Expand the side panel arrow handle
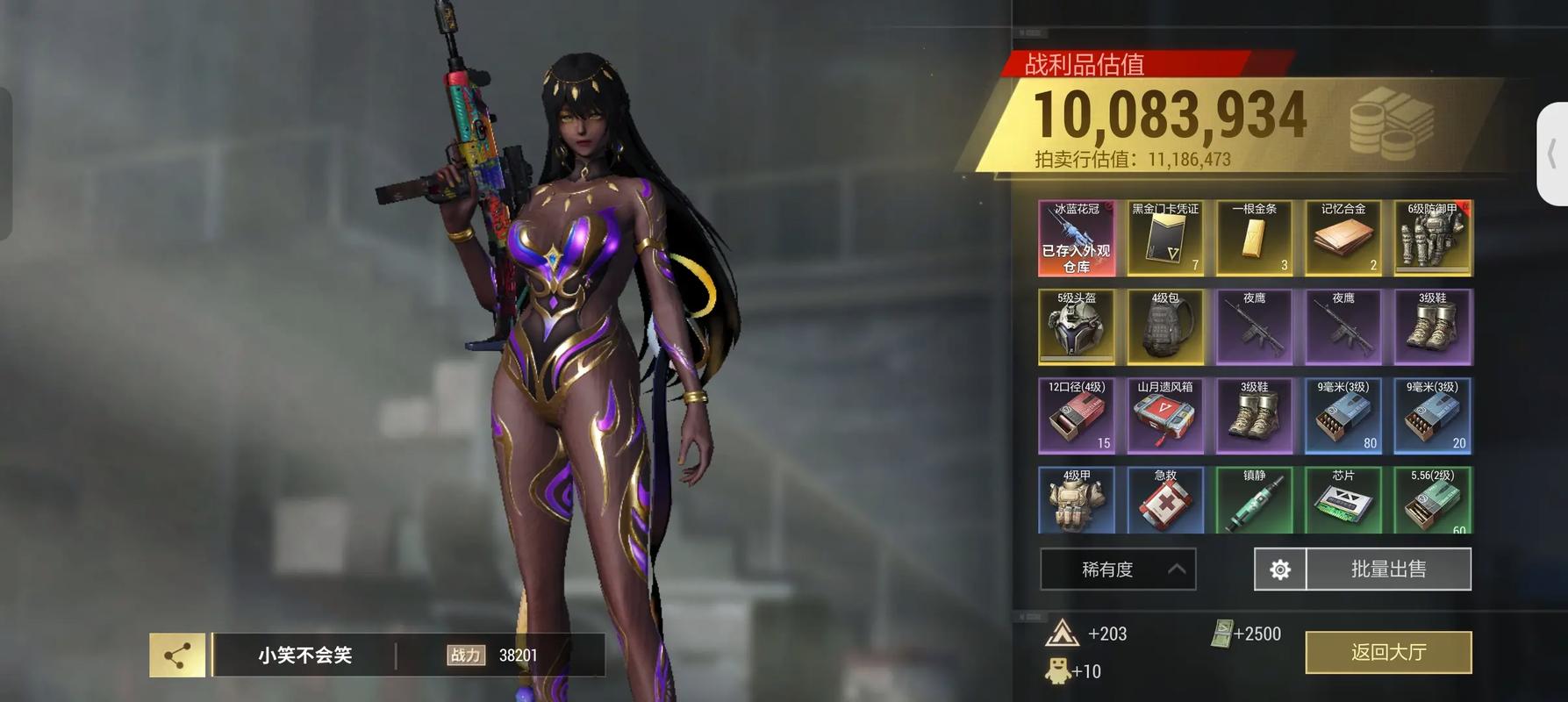The height and width of the screenshot is (702, 1568). tap(1552, 154)
